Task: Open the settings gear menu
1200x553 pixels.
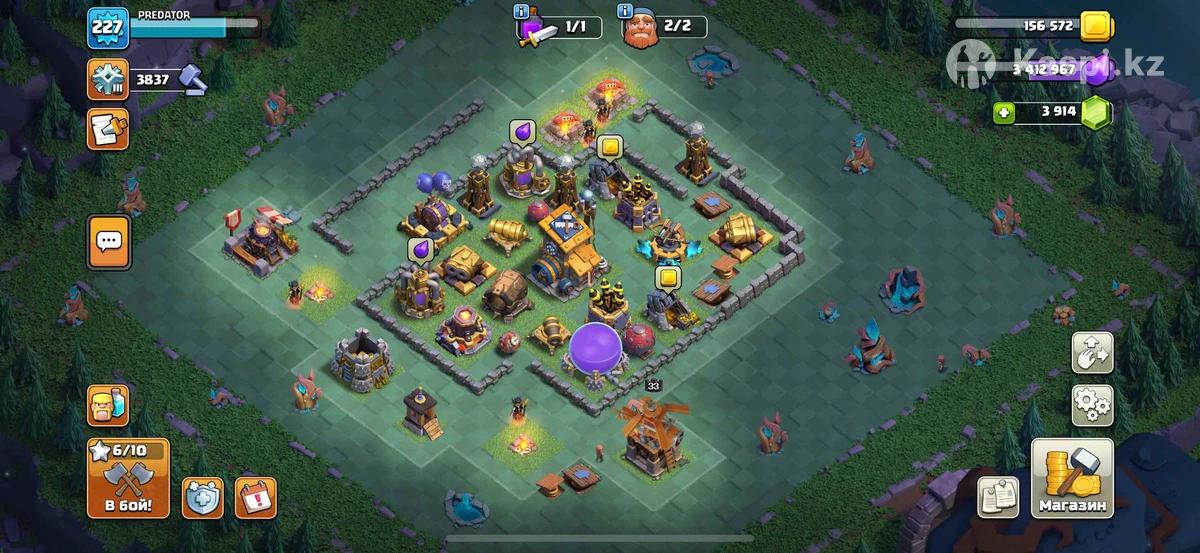Action: [x=1092, y=404]
